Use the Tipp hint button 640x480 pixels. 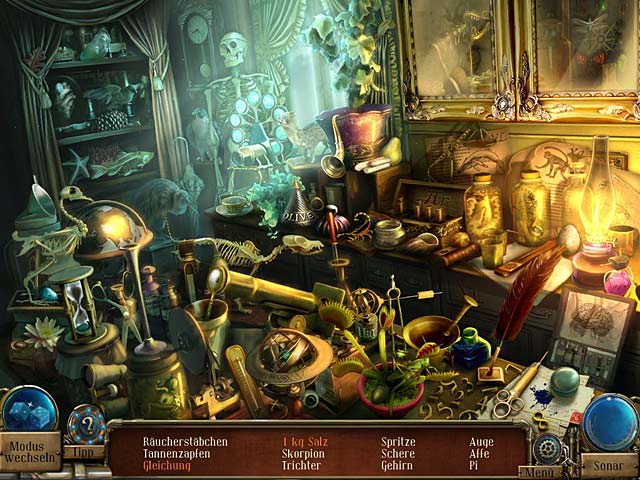[x=86, y=451]
